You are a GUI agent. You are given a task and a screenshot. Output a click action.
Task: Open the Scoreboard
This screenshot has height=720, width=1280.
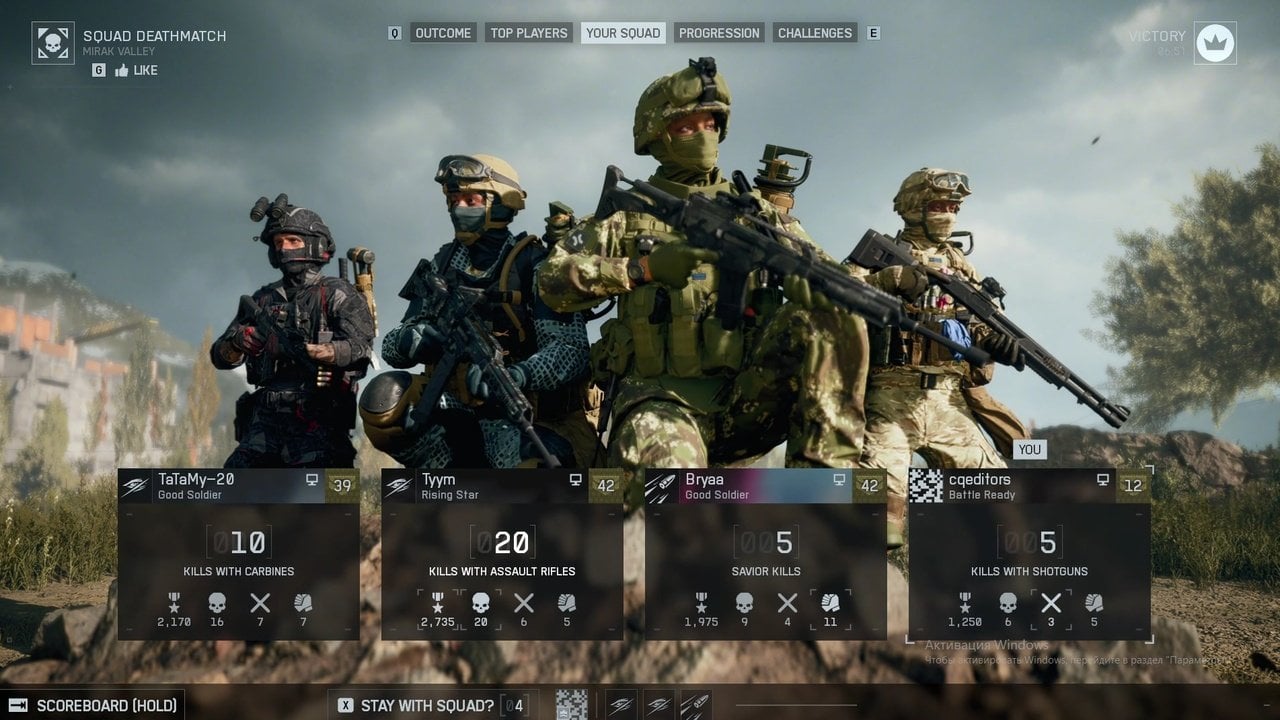tap(106, 705)
